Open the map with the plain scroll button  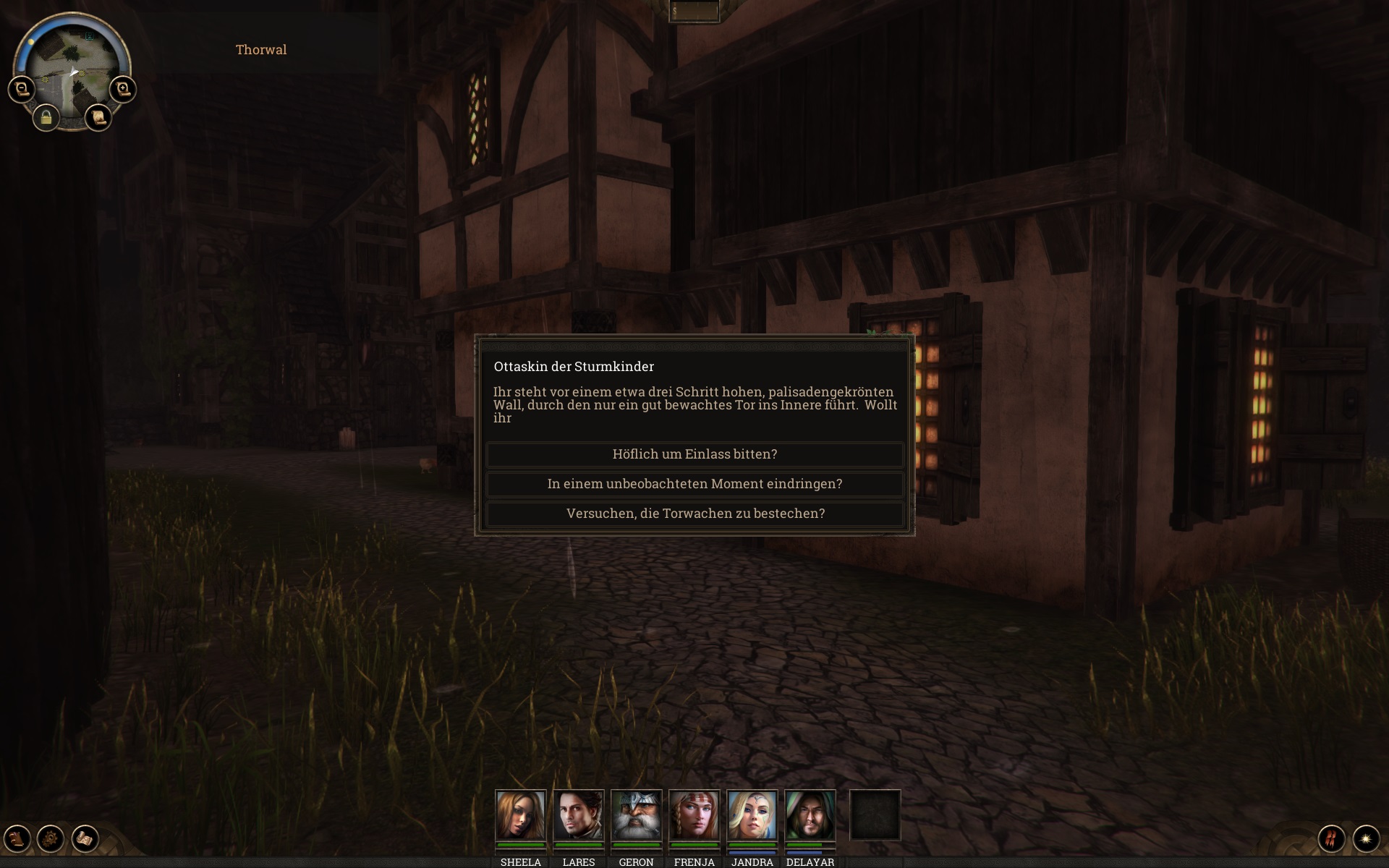(98, 117)
